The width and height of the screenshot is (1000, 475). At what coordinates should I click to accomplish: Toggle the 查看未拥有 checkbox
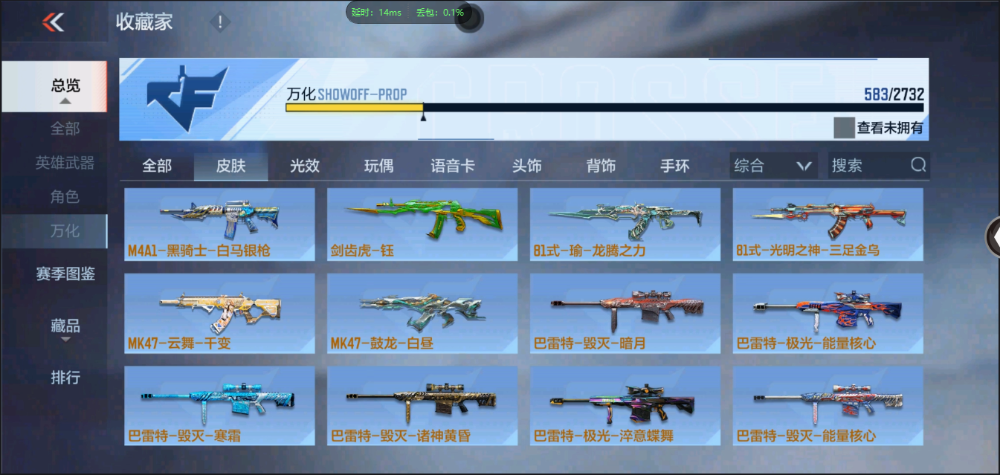[x=844, y=128]
